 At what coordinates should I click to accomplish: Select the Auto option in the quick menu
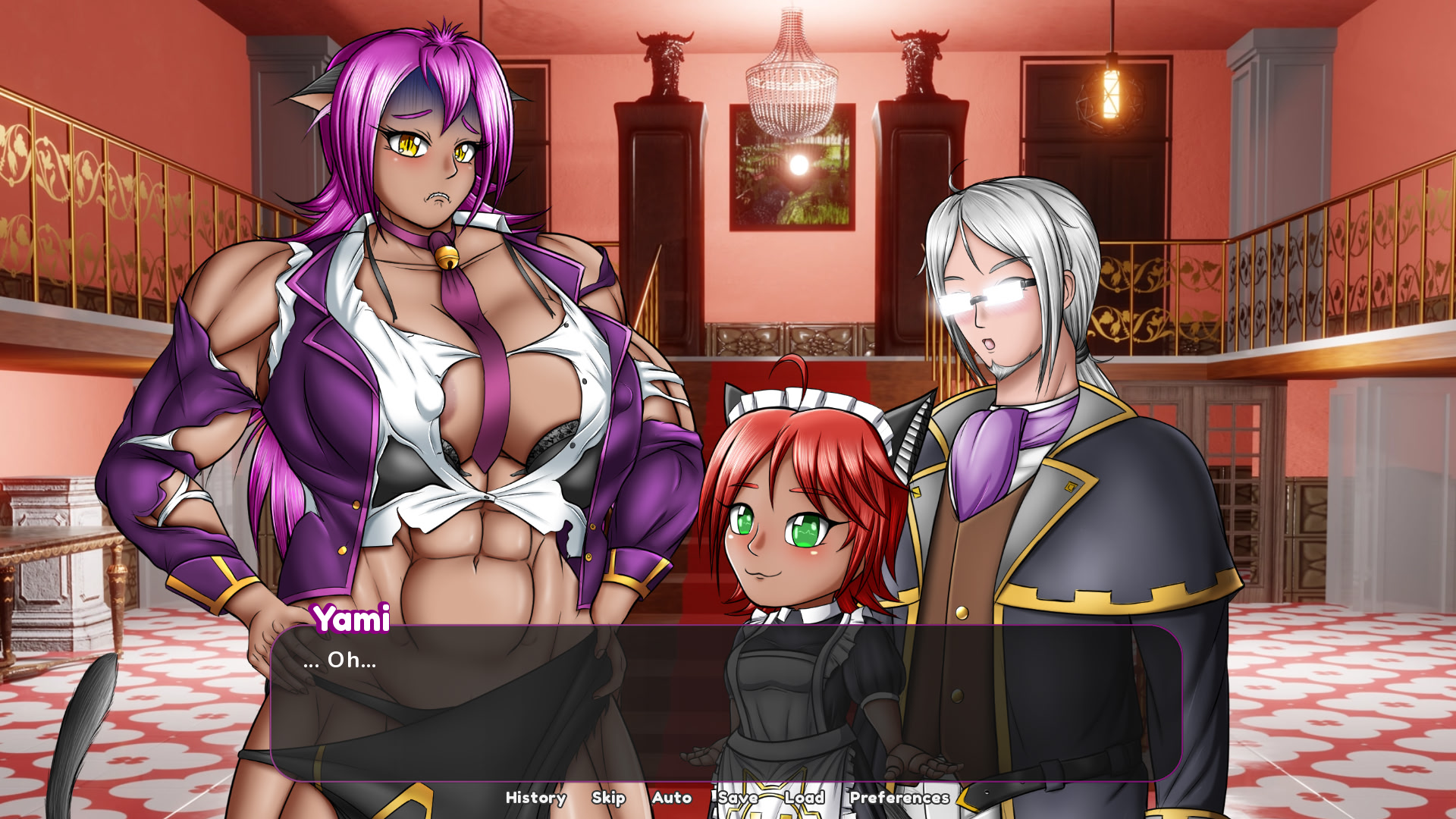click(x=672, y=798)
